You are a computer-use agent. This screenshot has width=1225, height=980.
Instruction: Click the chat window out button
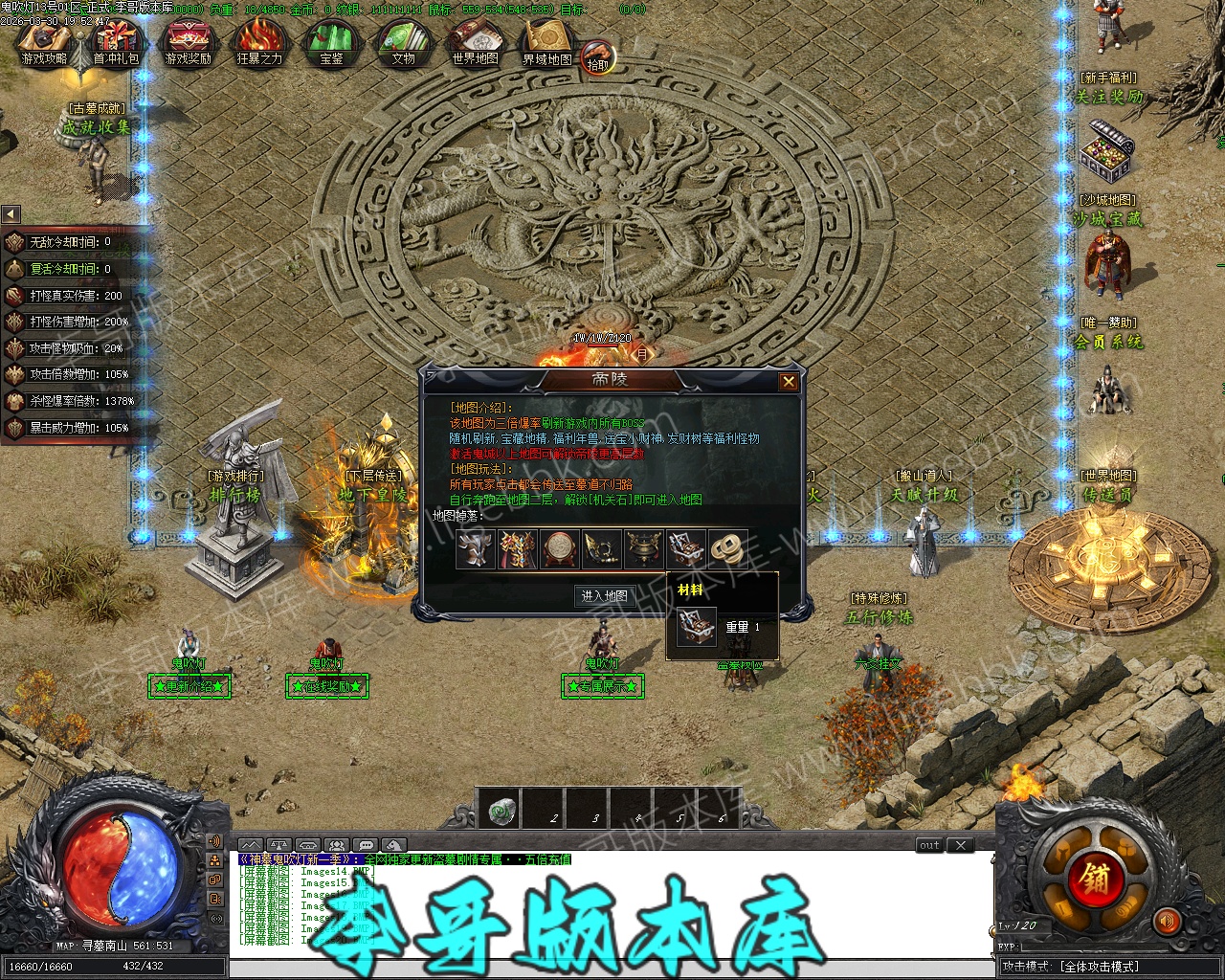(x=929, y=845)
